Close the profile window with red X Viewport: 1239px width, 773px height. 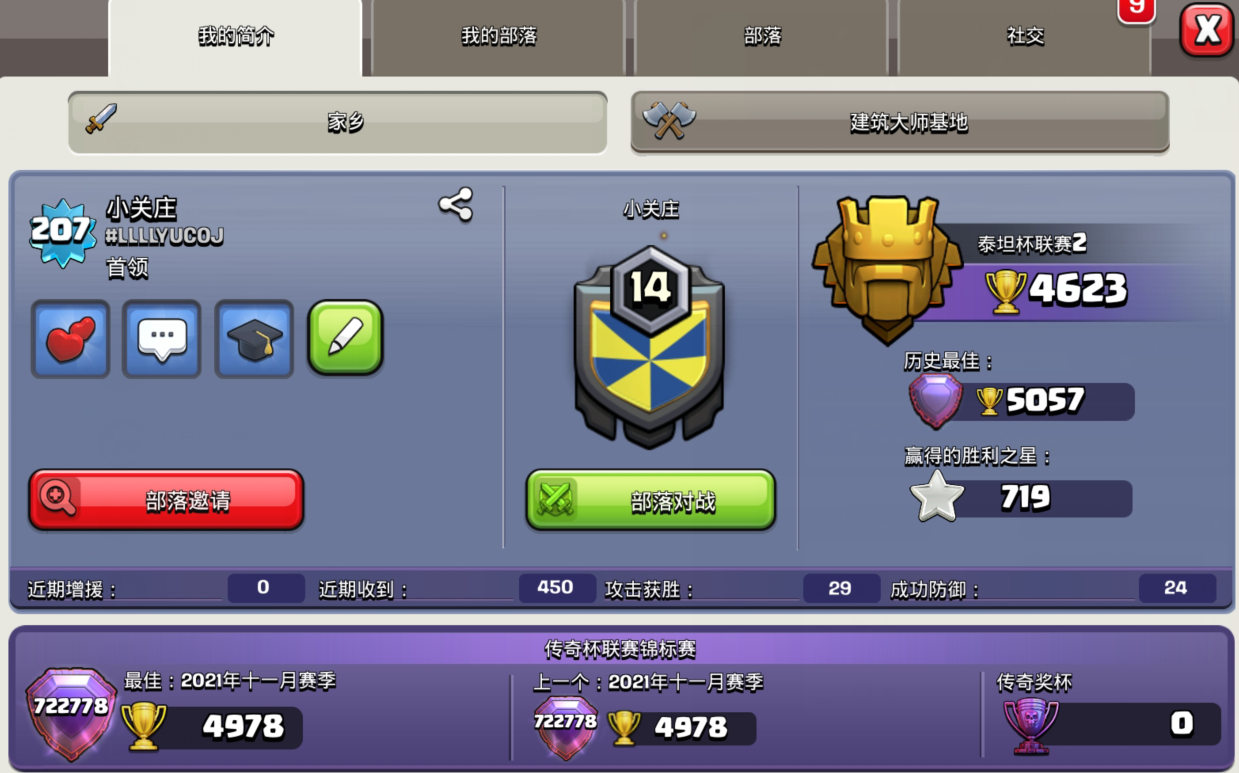tap(1206, 30)
